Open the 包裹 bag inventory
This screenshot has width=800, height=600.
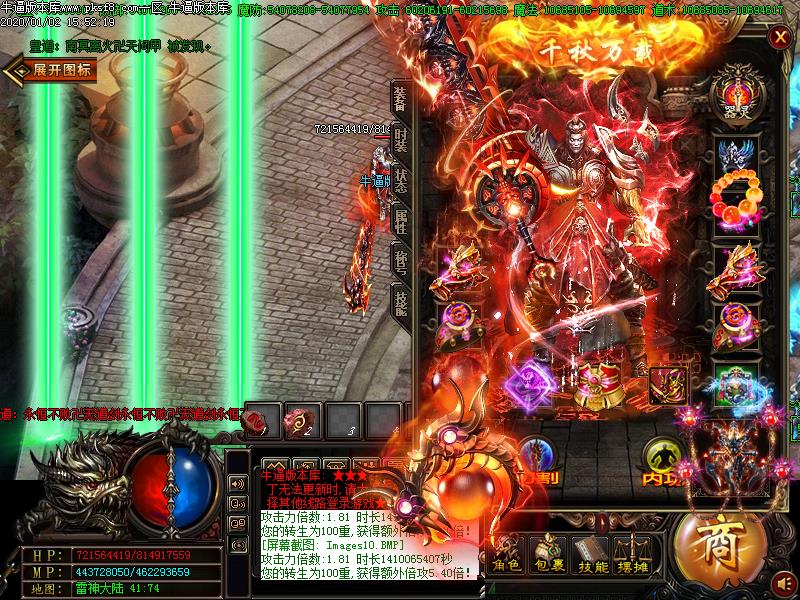(548, 554)
